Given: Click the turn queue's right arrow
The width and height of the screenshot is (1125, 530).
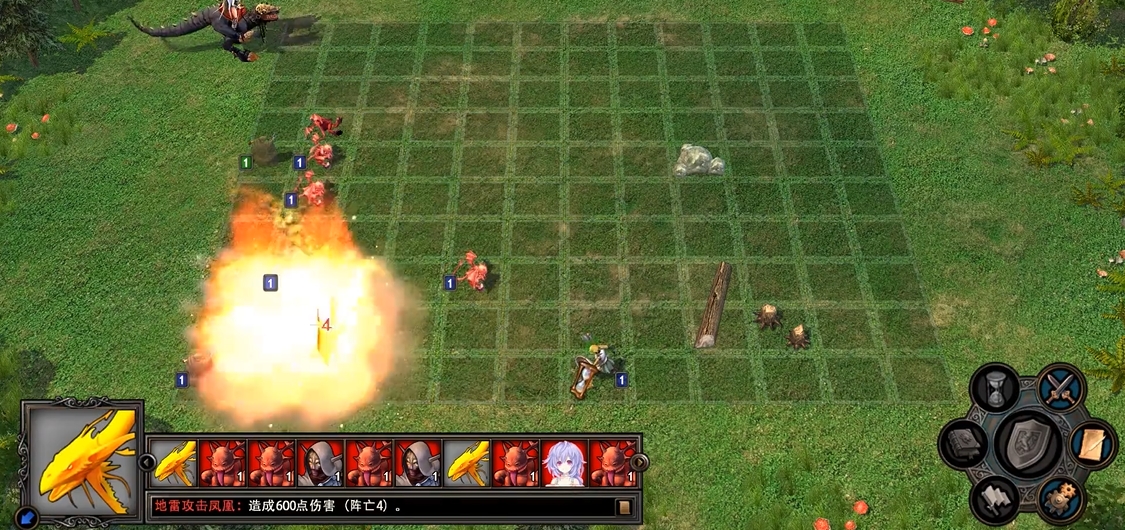Looking at the screenshot, I should coord(637,462).
